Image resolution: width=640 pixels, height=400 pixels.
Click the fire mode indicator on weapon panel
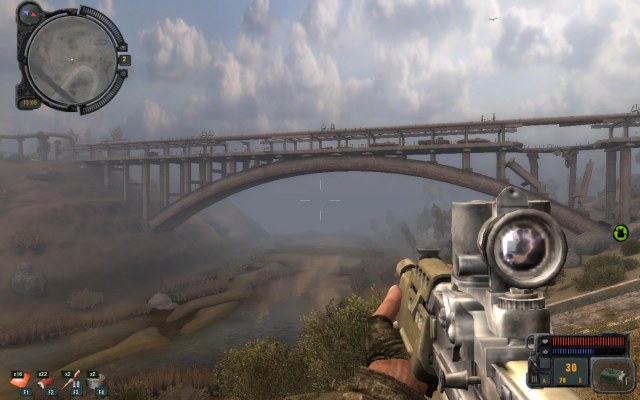pyautogui.click(x=544, y=380)
